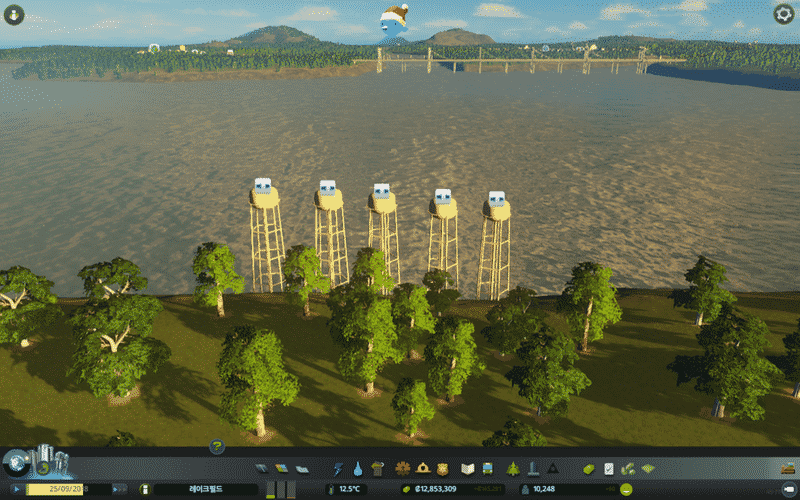Screen dimensions: 800x500
Task: Open the public transport bus menu
Action: pyautogui.click(x=487, y=468)
